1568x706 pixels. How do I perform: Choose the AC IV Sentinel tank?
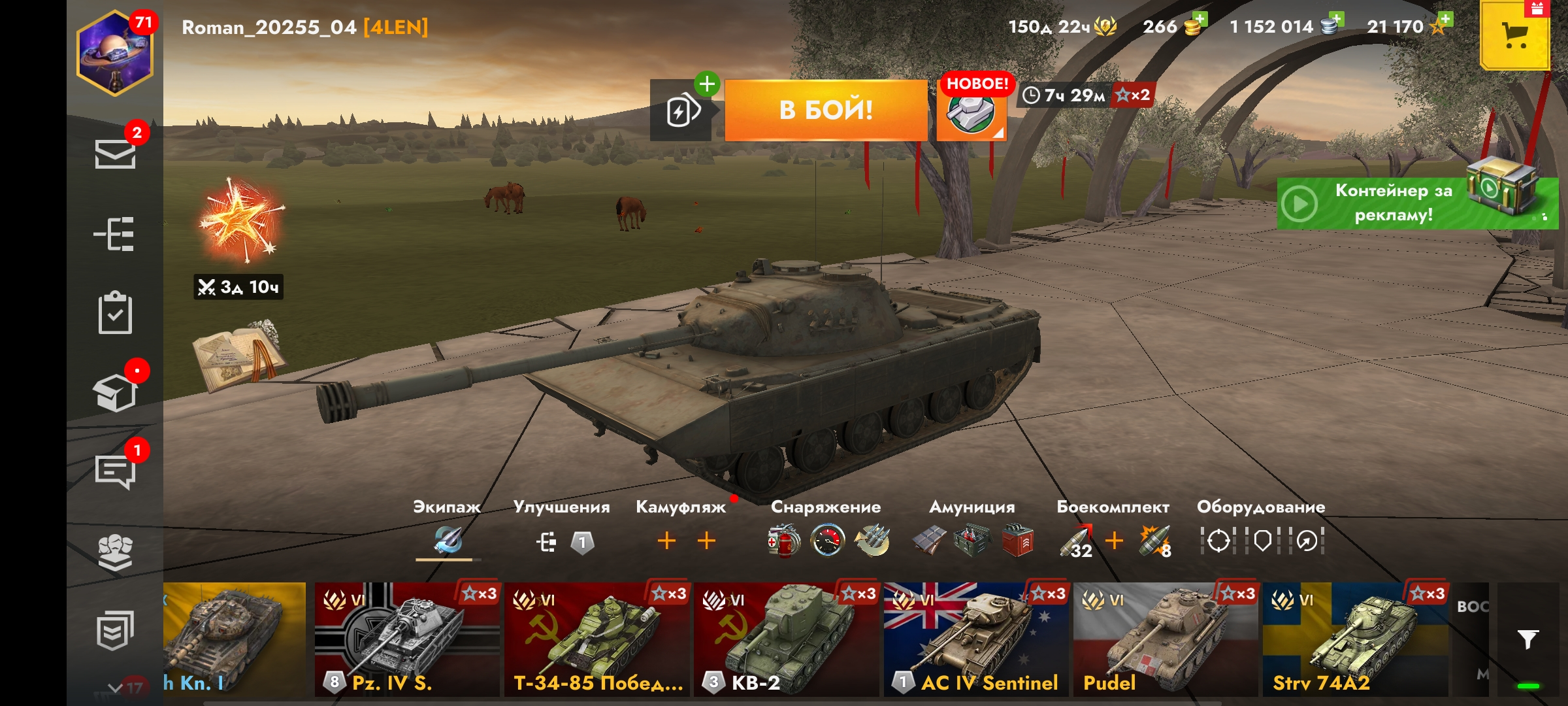click(976, 639)
